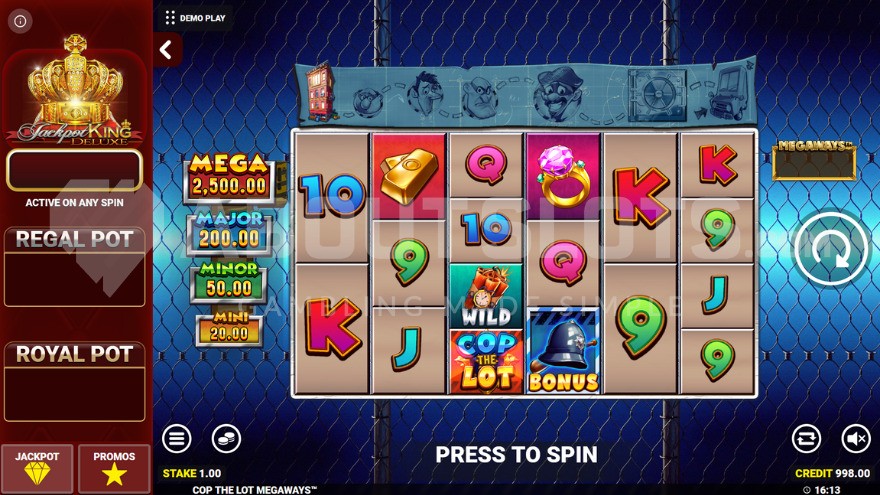Open the hamburger menu
This screenshot has height=495, width=880.
click(177, 438)
